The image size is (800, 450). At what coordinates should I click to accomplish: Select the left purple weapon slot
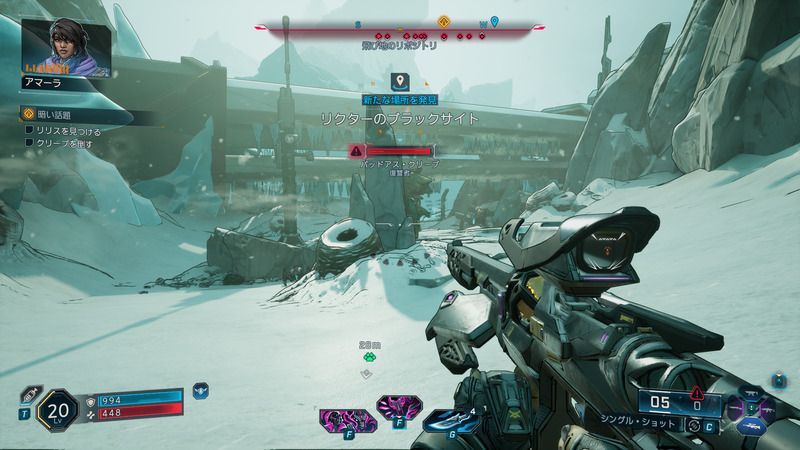[x=735, y=407]
